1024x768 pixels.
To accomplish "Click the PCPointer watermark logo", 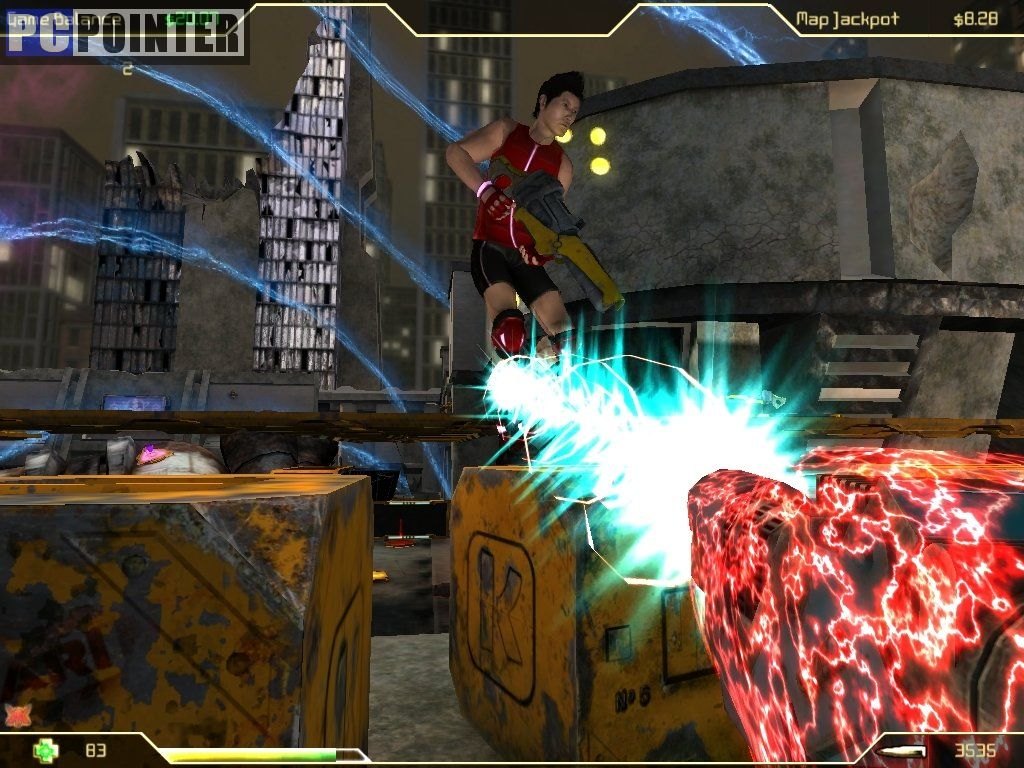I will click(x=125, y=33).
